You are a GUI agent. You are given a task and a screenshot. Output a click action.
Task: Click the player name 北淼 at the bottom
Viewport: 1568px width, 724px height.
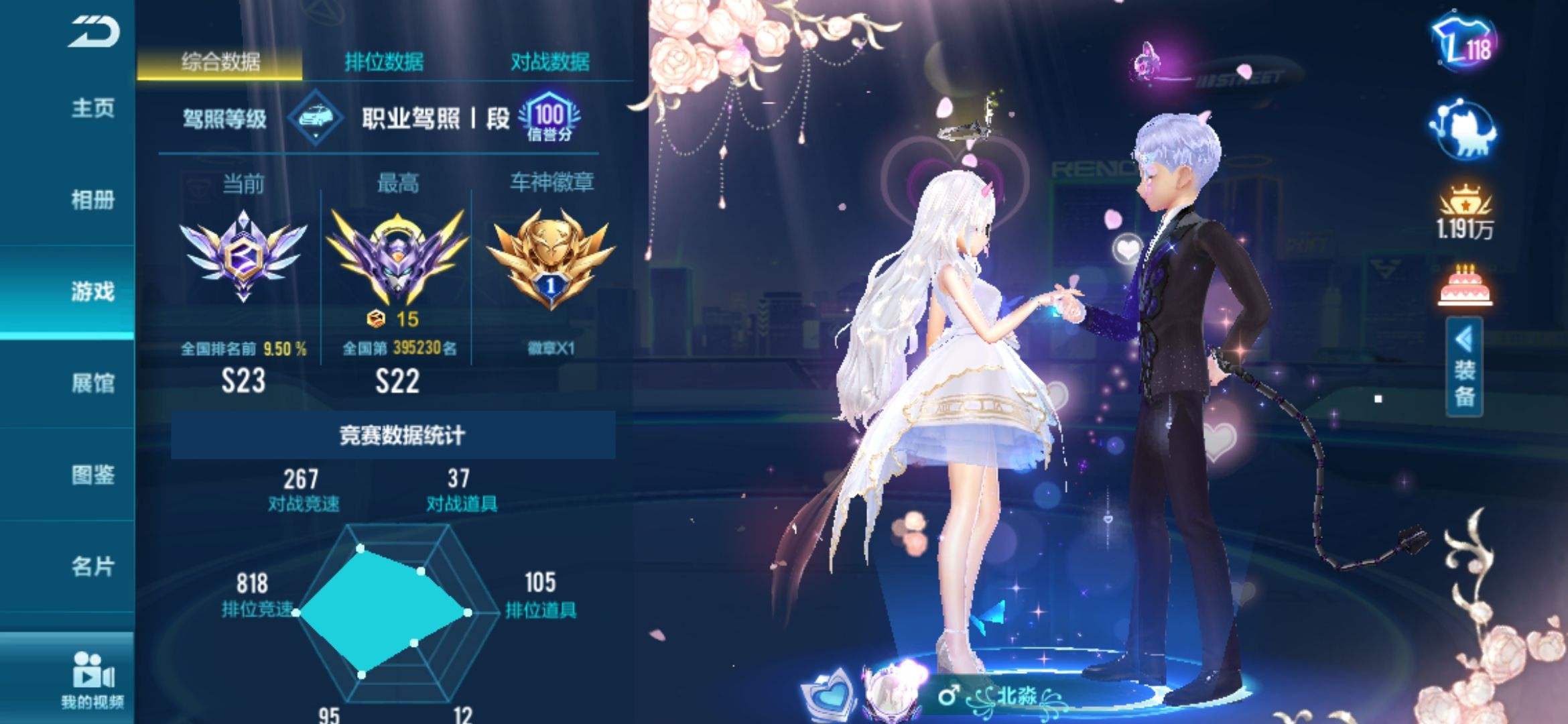pos(1017,694)
